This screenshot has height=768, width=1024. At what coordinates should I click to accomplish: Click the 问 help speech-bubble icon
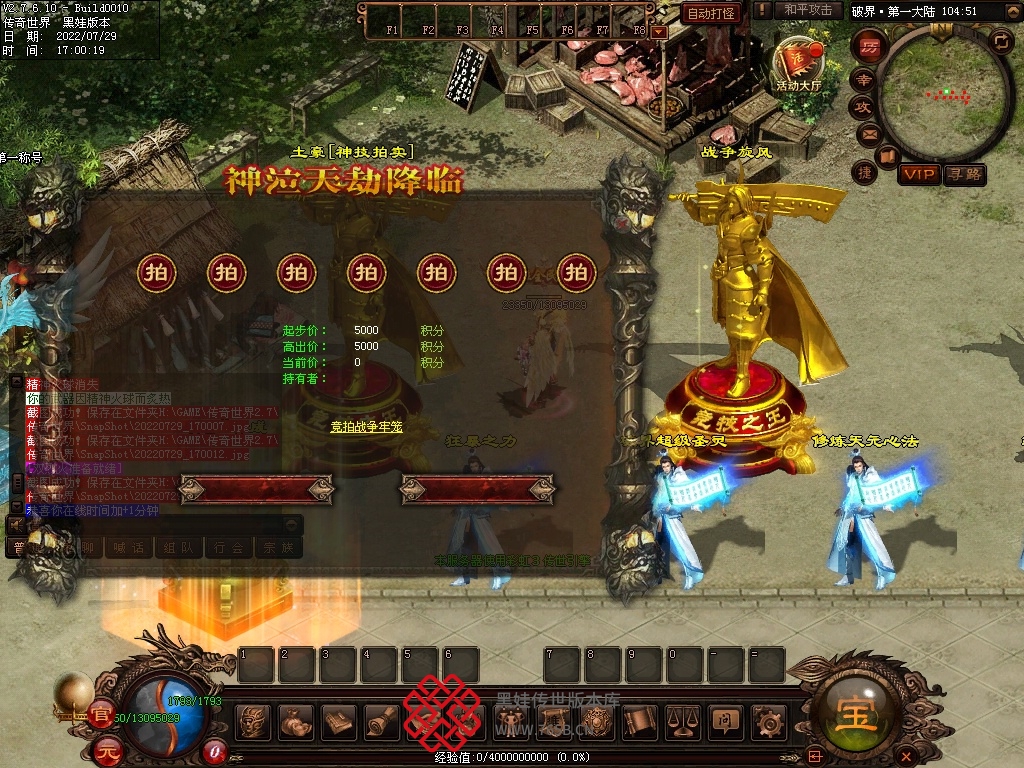(x=724, y=722)
